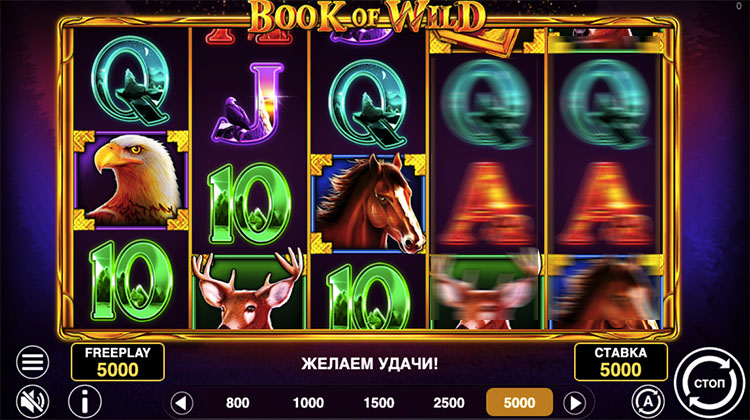Open the СТАВКА bet panel
The width and height of the screenshot is (750, 420).
pyautogui.click(x=621, y=362)
